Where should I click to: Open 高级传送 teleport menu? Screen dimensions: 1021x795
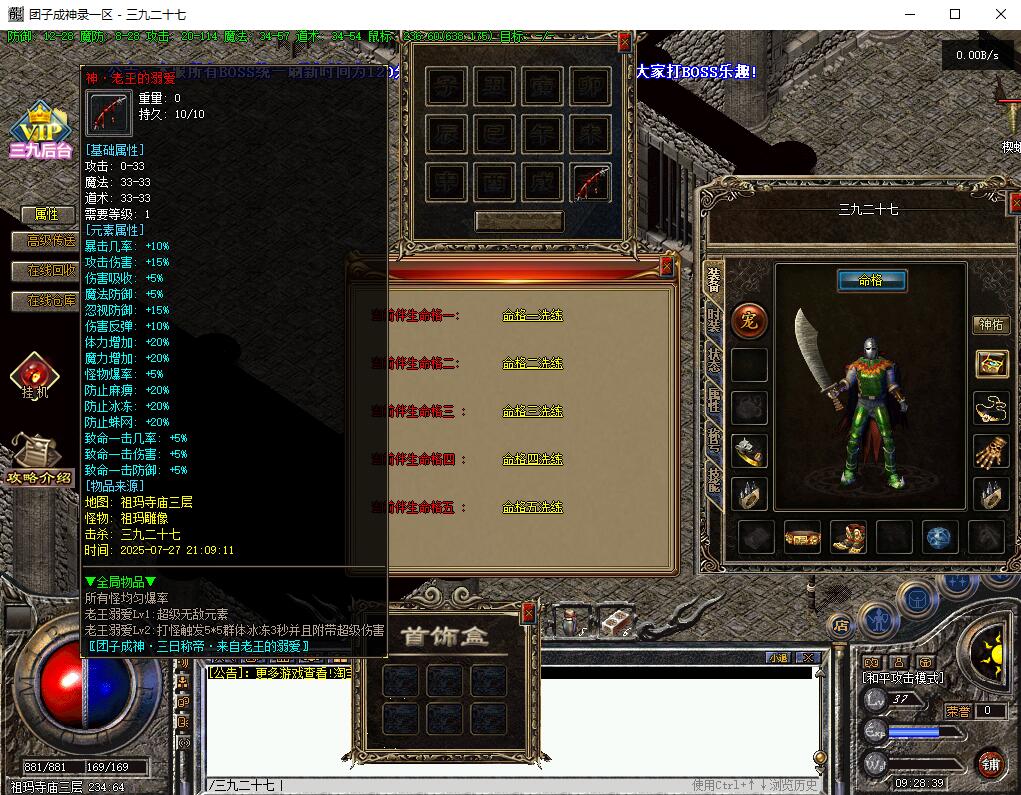click(48, 241)
